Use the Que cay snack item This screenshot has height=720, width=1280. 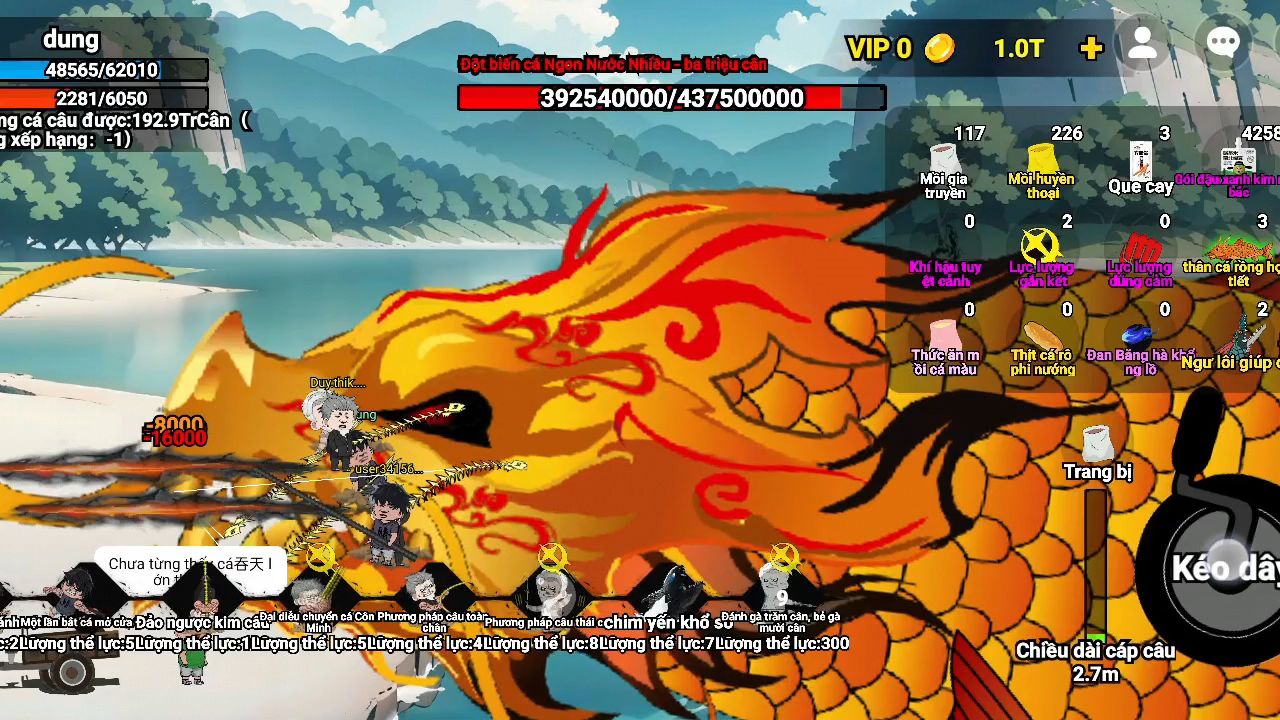tap(1140, 163)
